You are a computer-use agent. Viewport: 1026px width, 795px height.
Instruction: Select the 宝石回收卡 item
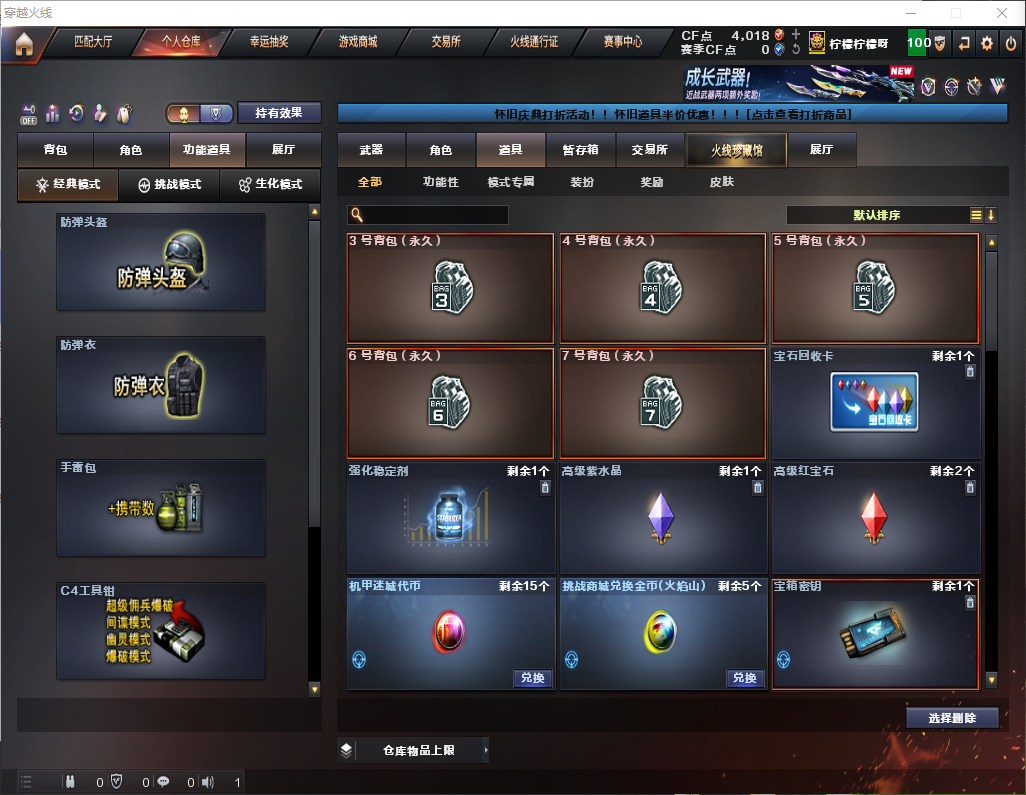pyautogui.click(x=875, y=402)
